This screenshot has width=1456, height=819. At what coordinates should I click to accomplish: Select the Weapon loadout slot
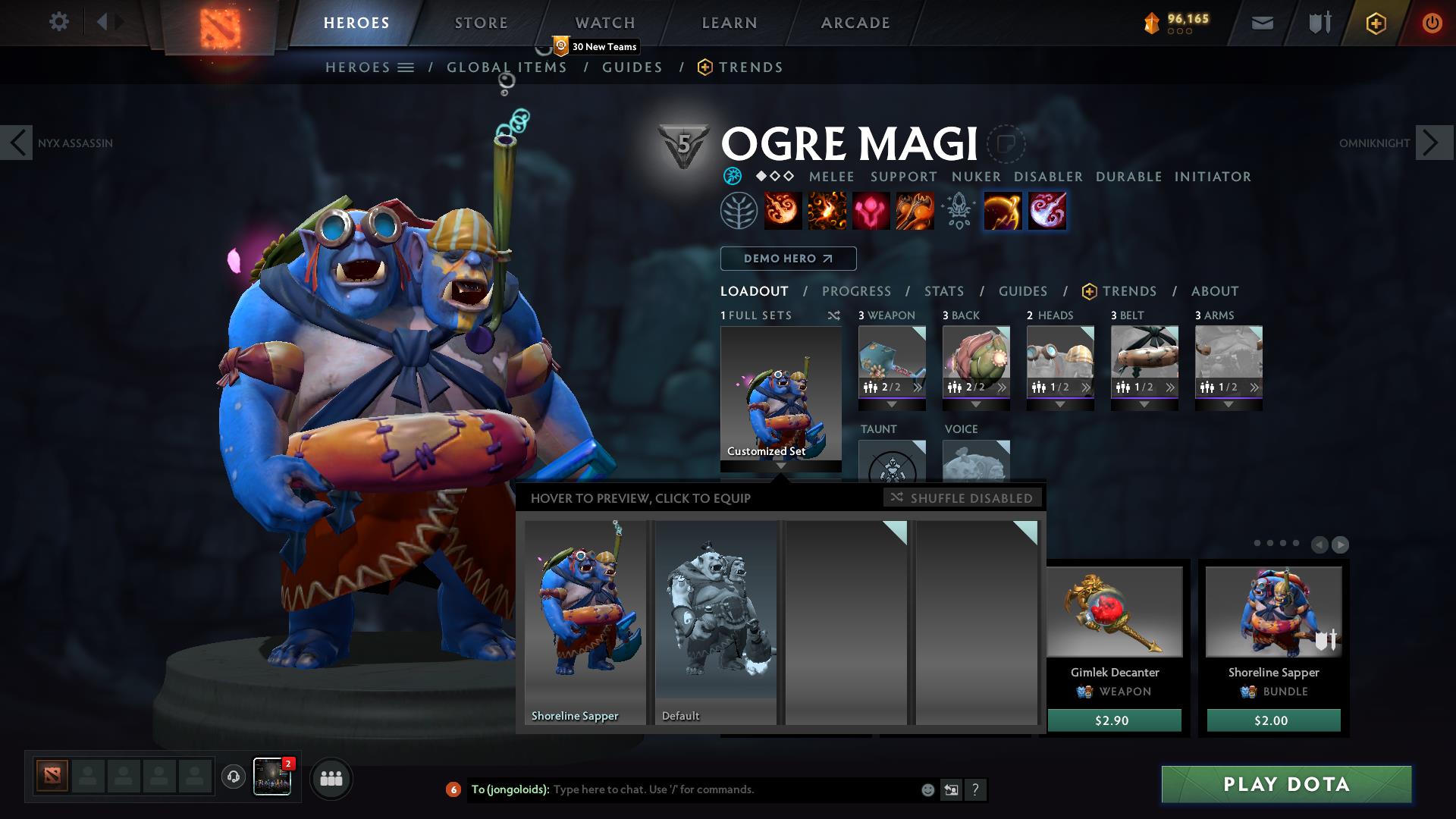pyautogui.click(x=892, y=362)
